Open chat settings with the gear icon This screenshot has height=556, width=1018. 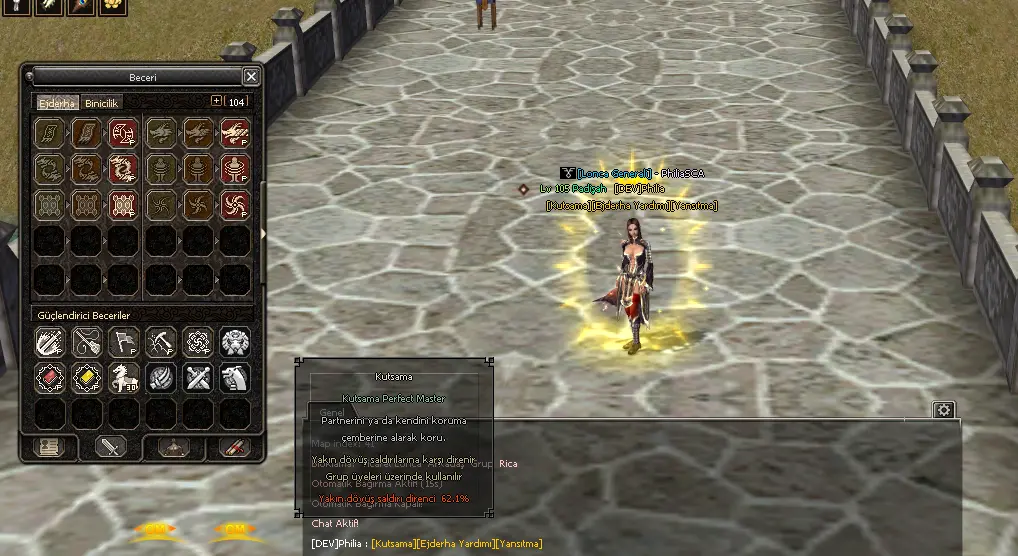coord(943,410)
